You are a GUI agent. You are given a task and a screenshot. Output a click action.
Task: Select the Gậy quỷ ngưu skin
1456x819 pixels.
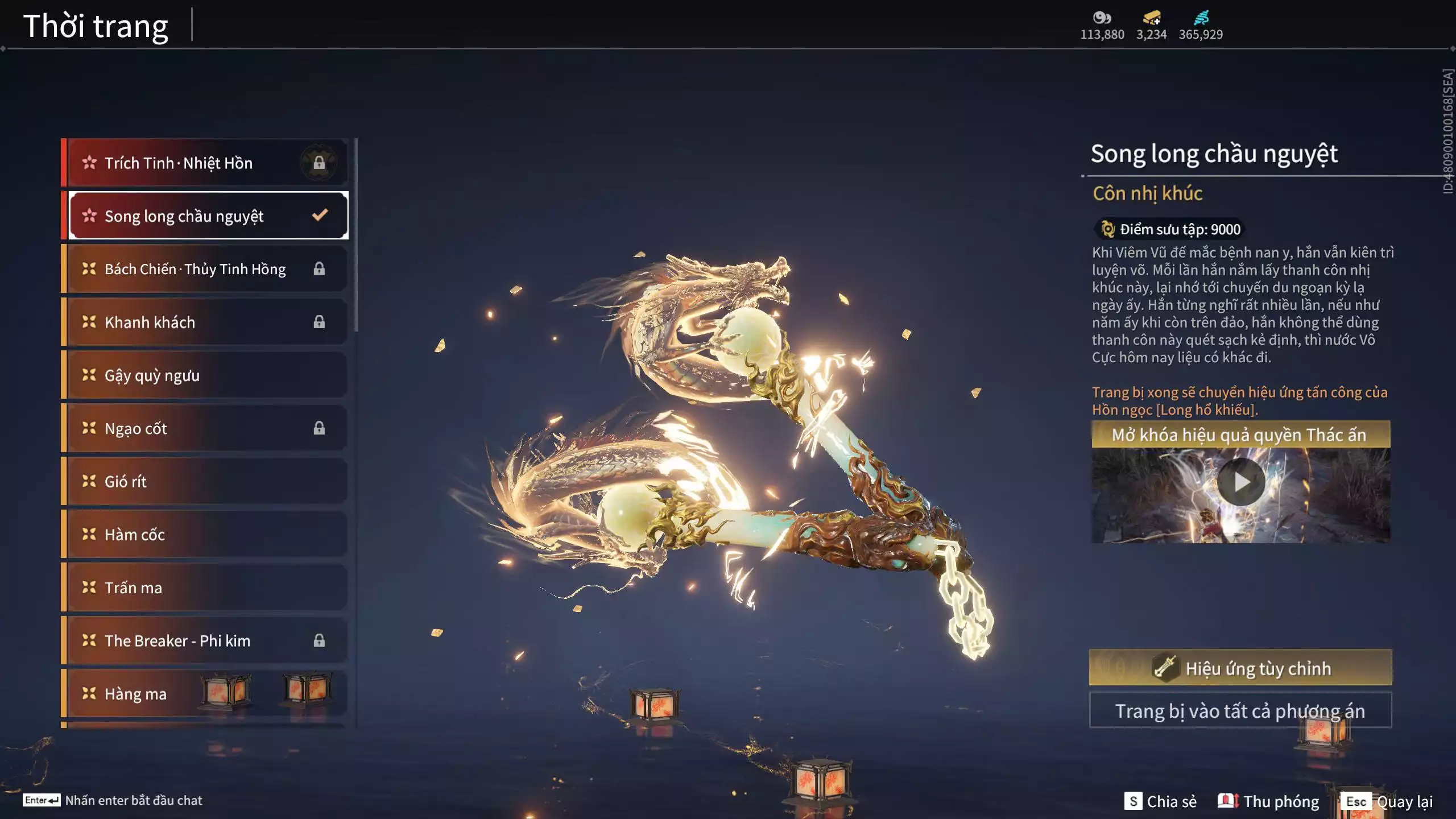click(205, 375)
